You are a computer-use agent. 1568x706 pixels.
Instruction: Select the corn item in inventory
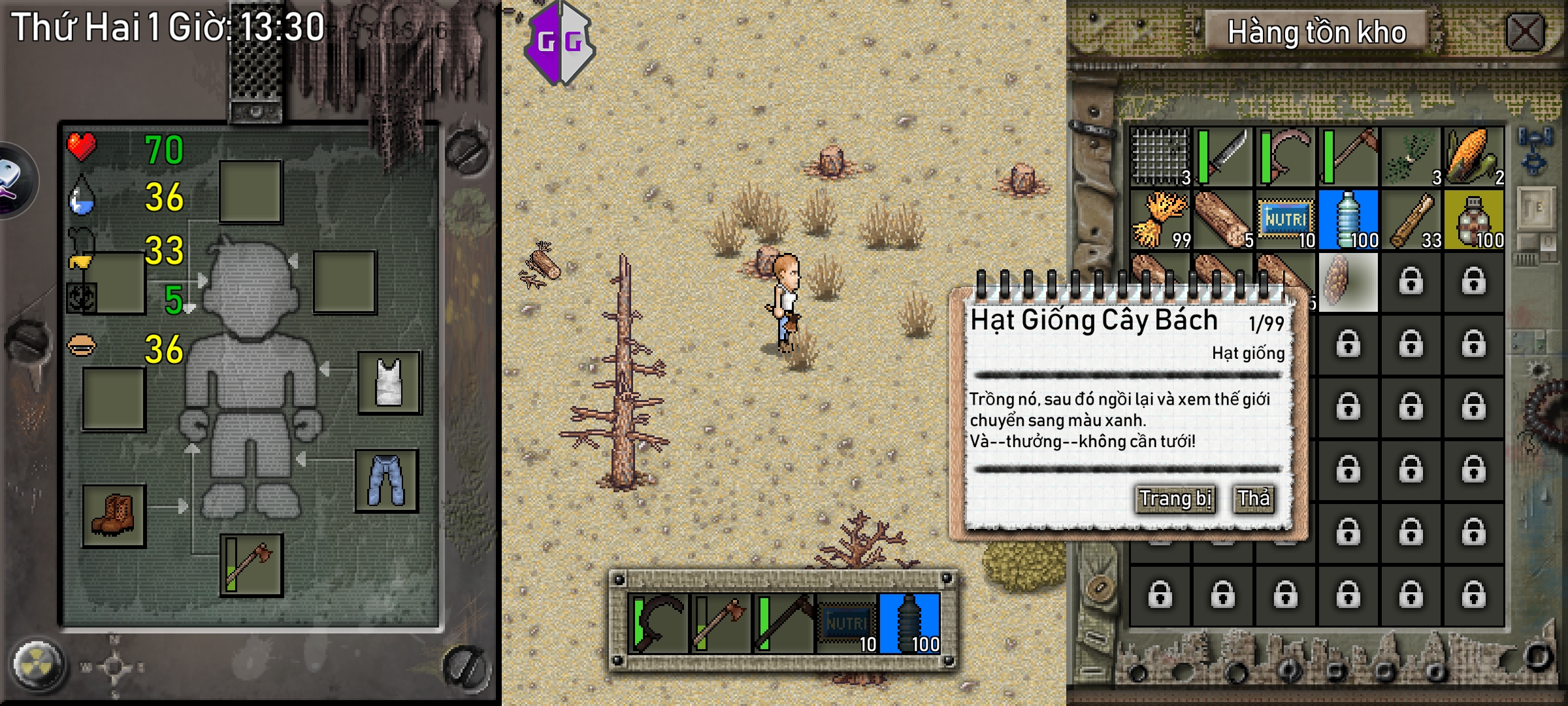click(1474, 157)
